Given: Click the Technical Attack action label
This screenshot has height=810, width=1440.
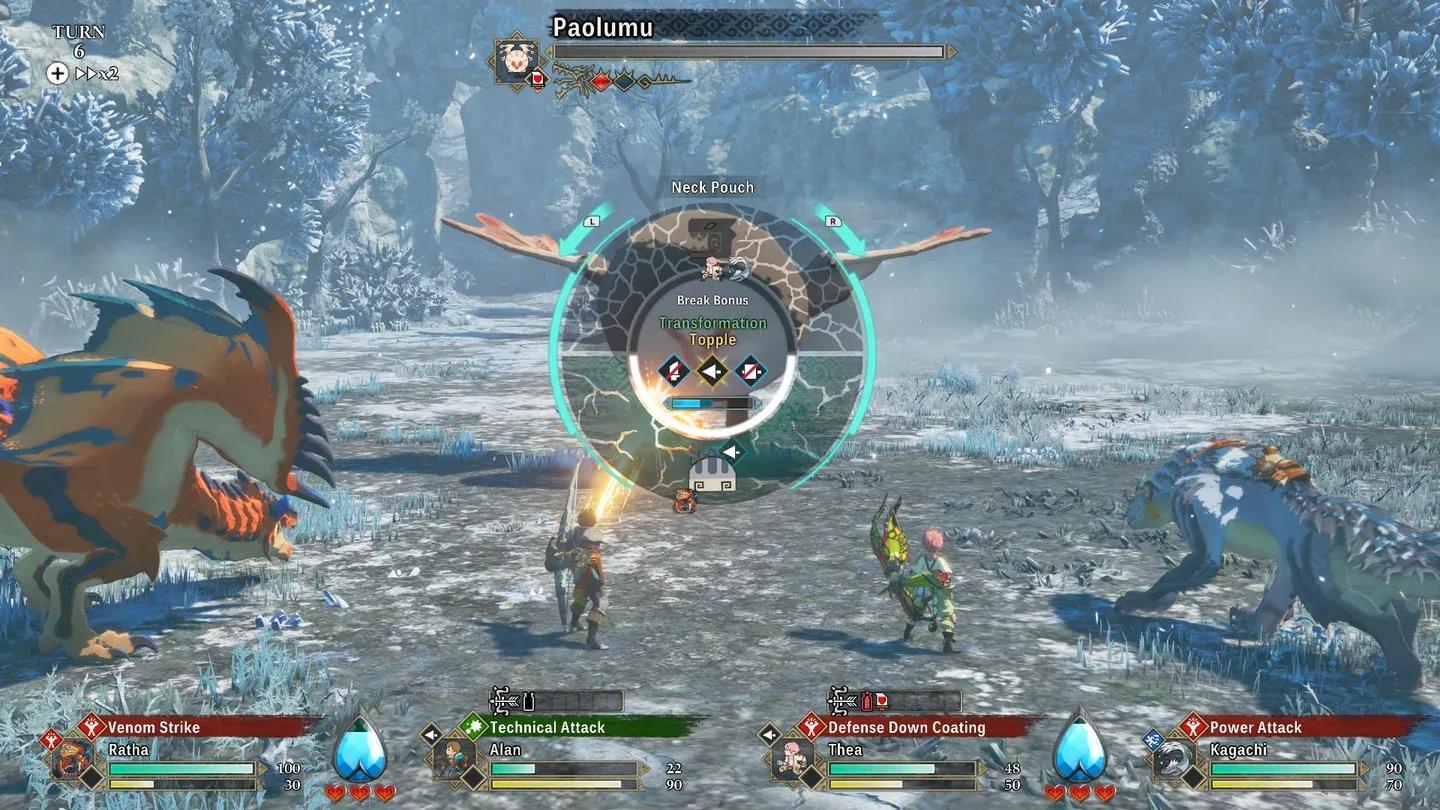Looking at the screenshot, I should tap(547, 727).
